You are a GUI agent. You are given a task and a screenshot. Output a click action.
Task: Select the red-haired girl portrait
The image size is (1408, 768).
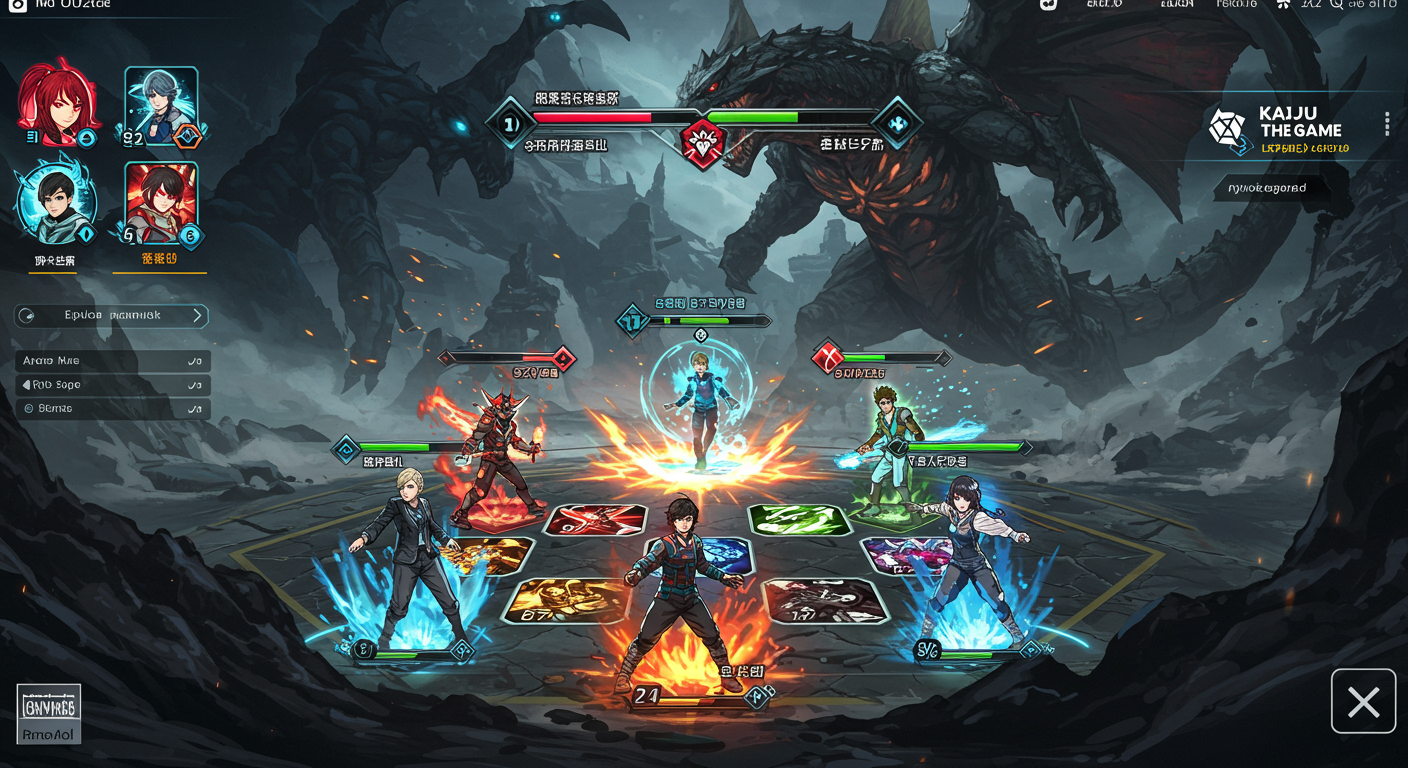coord(58,104)
